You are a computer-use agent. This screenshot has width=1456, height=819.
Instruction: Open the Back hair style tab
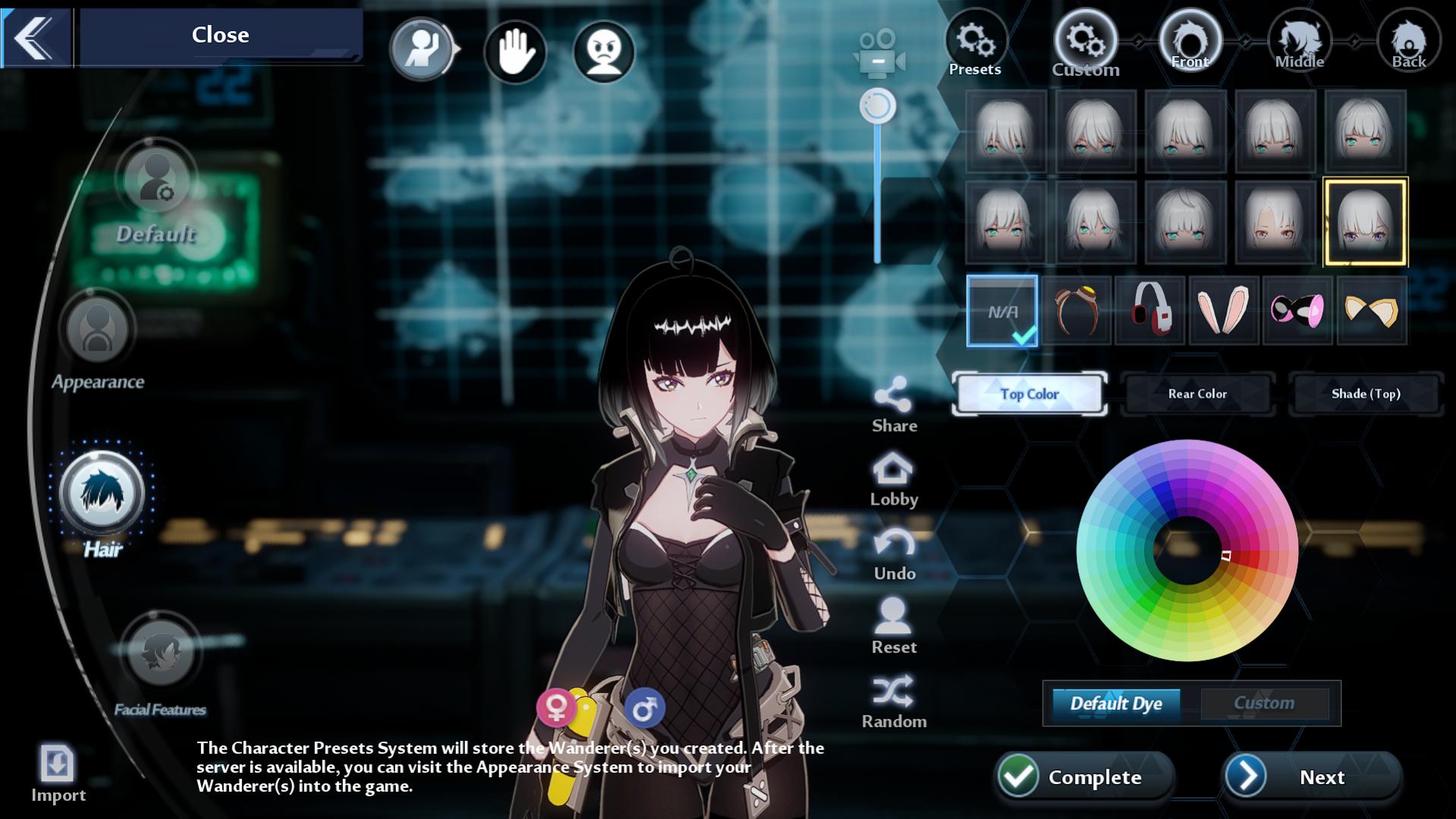tap(1408, 40)
